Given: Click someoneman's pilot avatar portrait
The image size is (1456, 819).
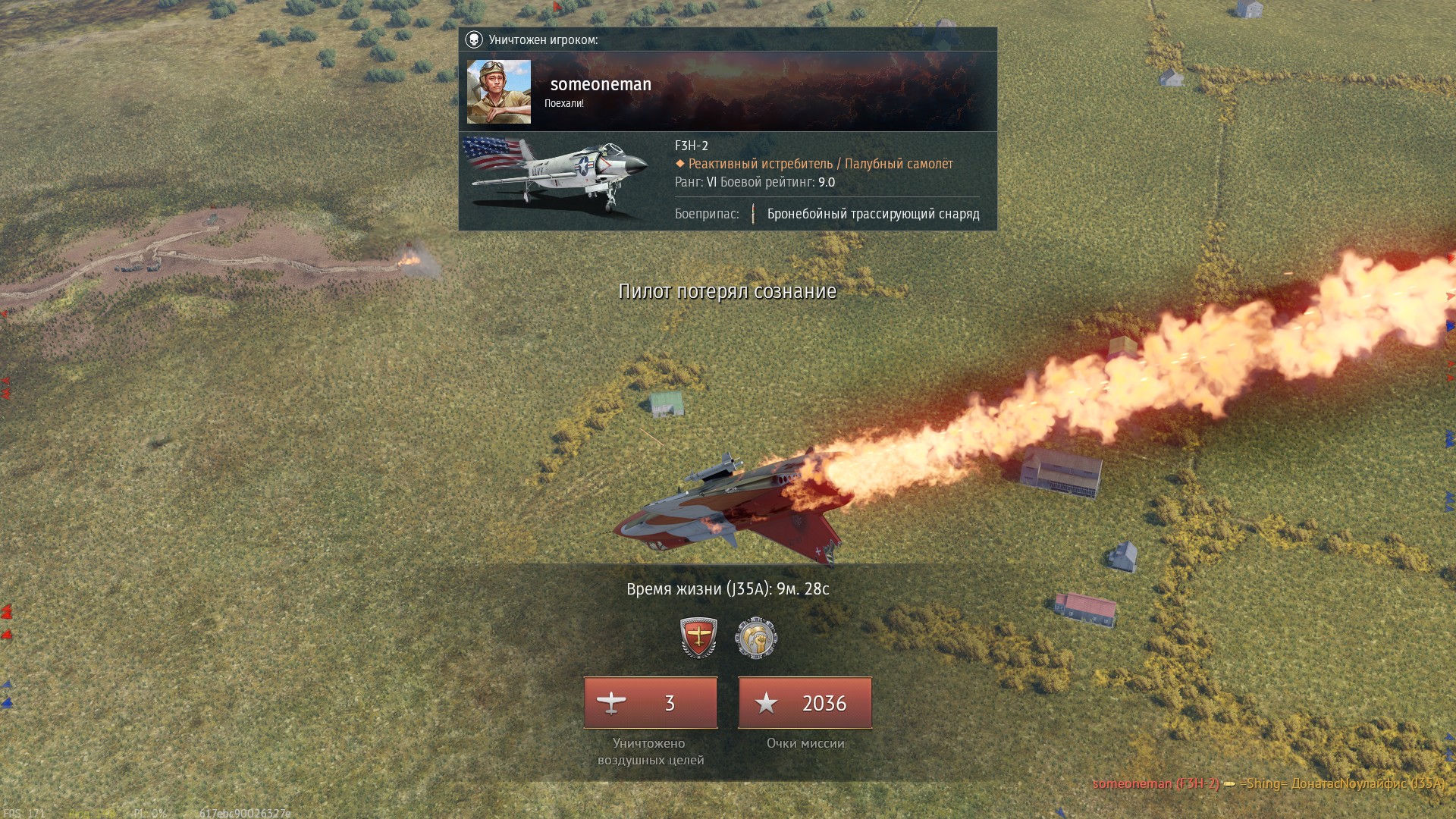Looking at the screenshot, I should [x=498, y=92].
